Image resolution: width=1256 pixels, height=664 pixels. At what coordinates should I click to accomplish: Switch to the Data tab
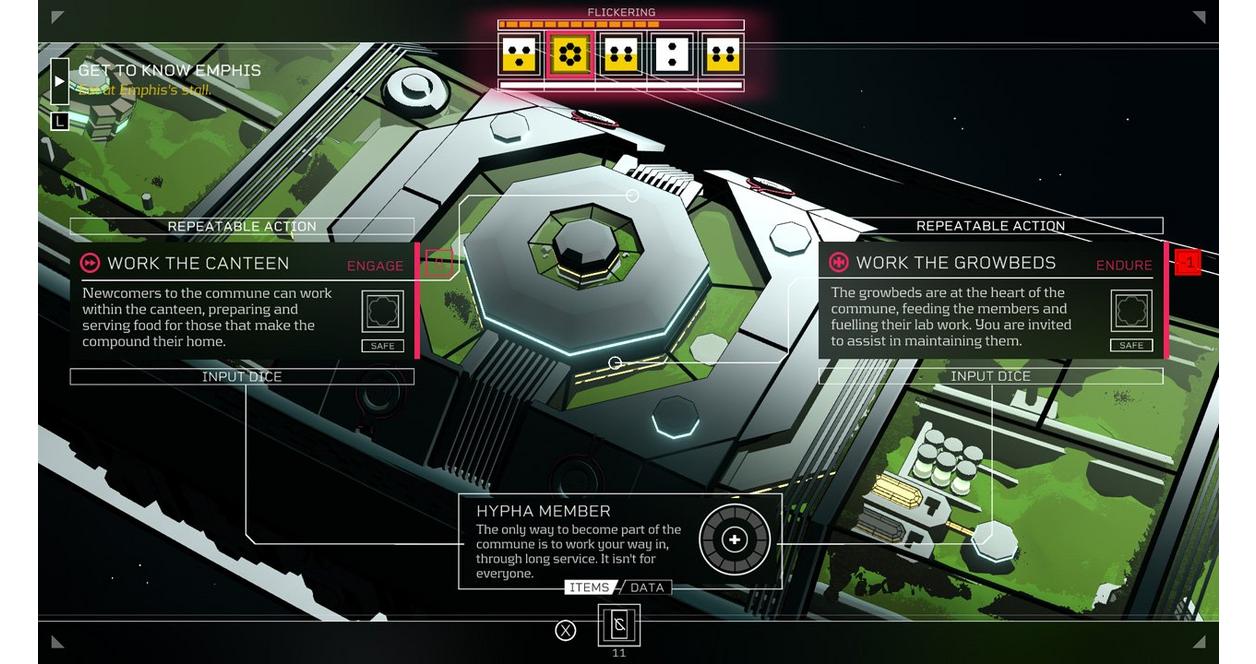coord(647,588)
